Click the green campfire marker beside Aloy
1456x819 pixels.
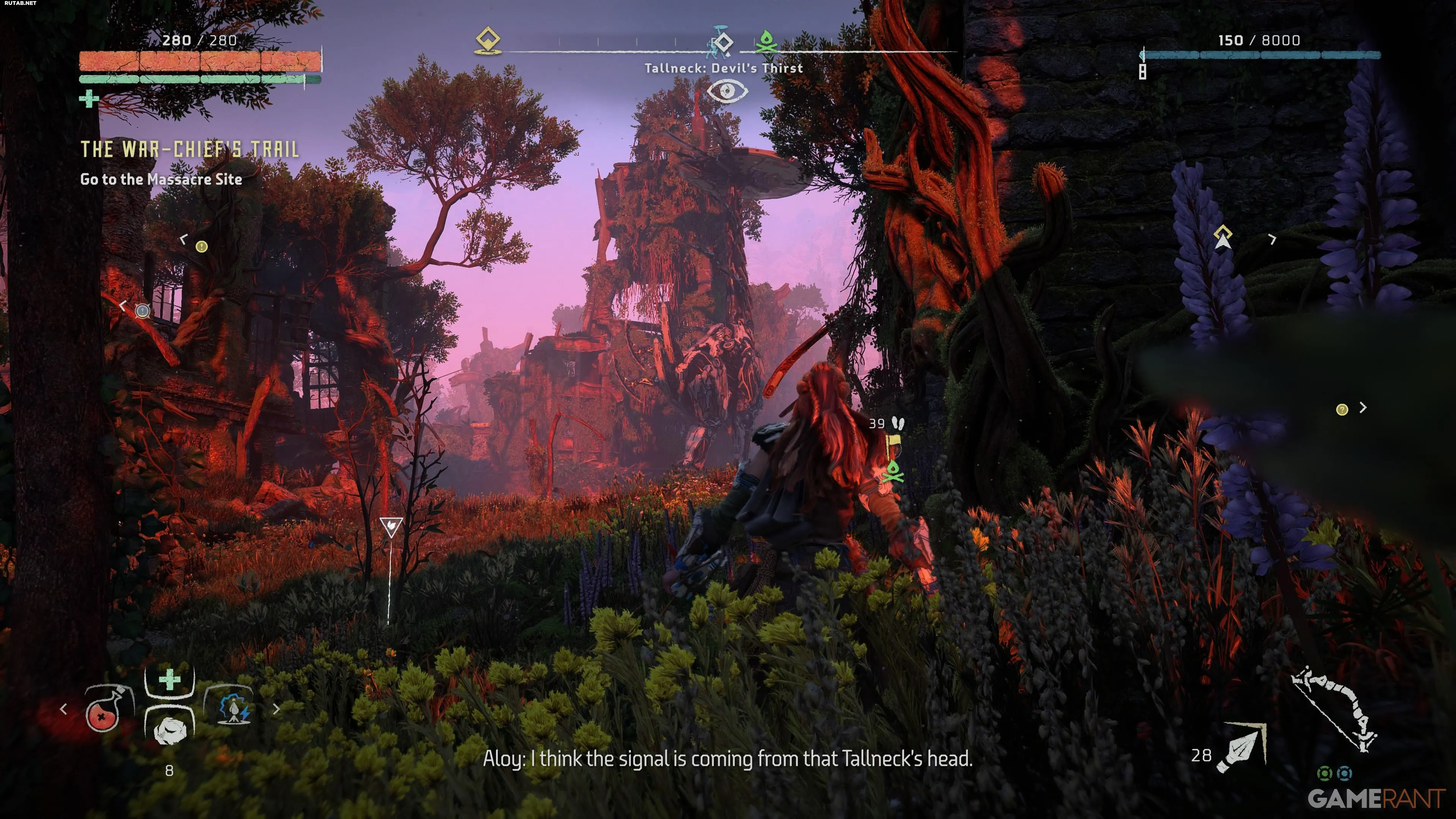point(893,472)
